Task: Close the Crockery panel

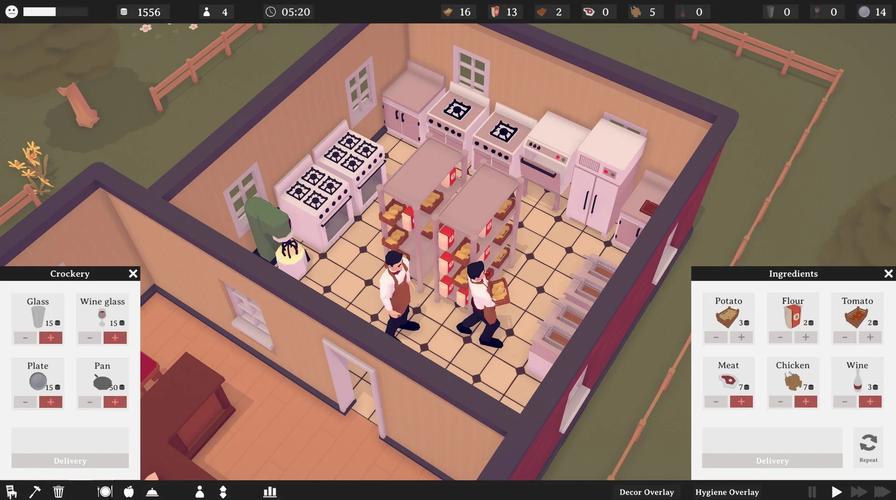Action: tap(133, 274)
